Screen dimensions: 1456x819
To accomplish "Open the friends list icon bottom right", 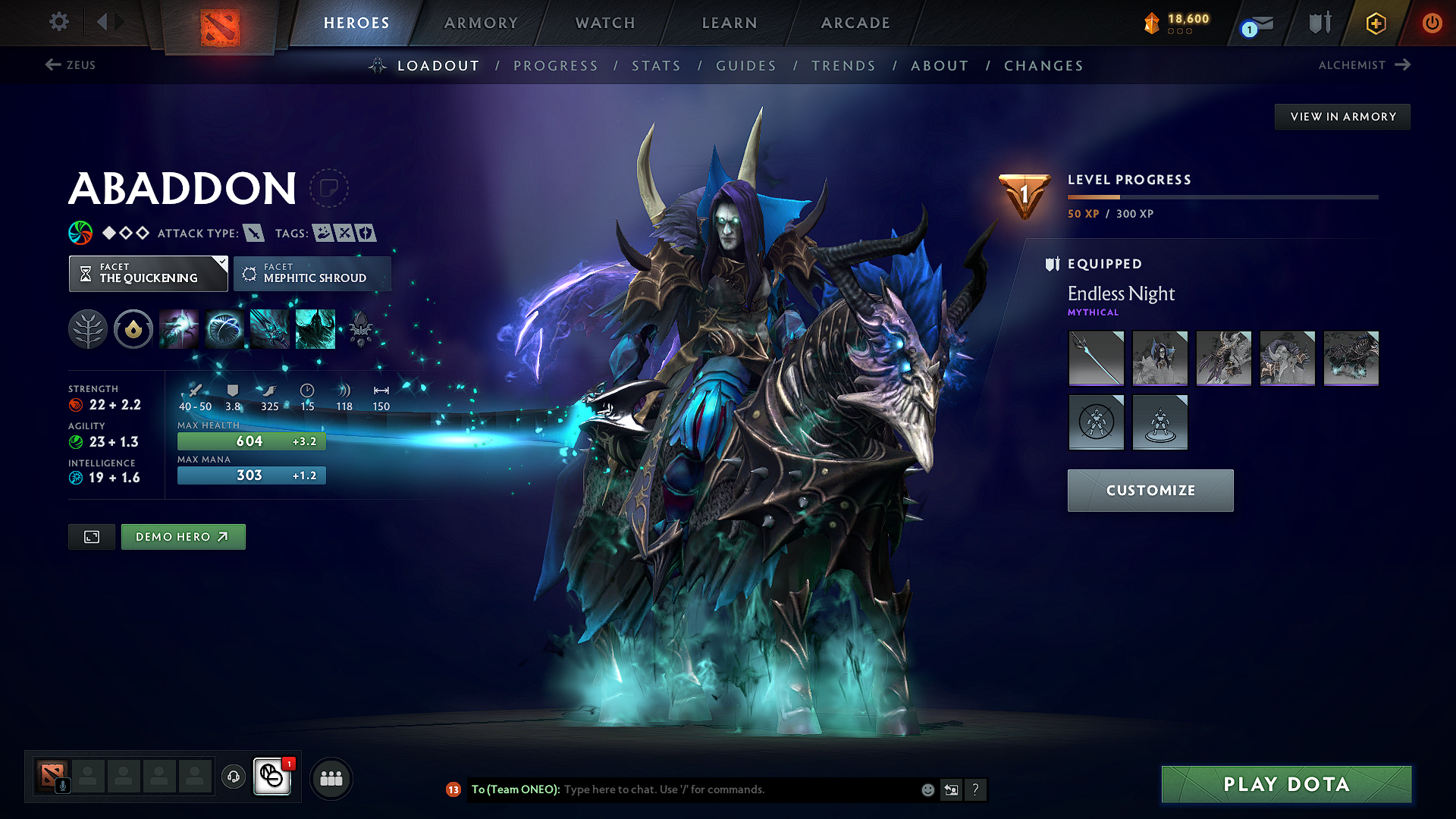I will coord(331,777).
